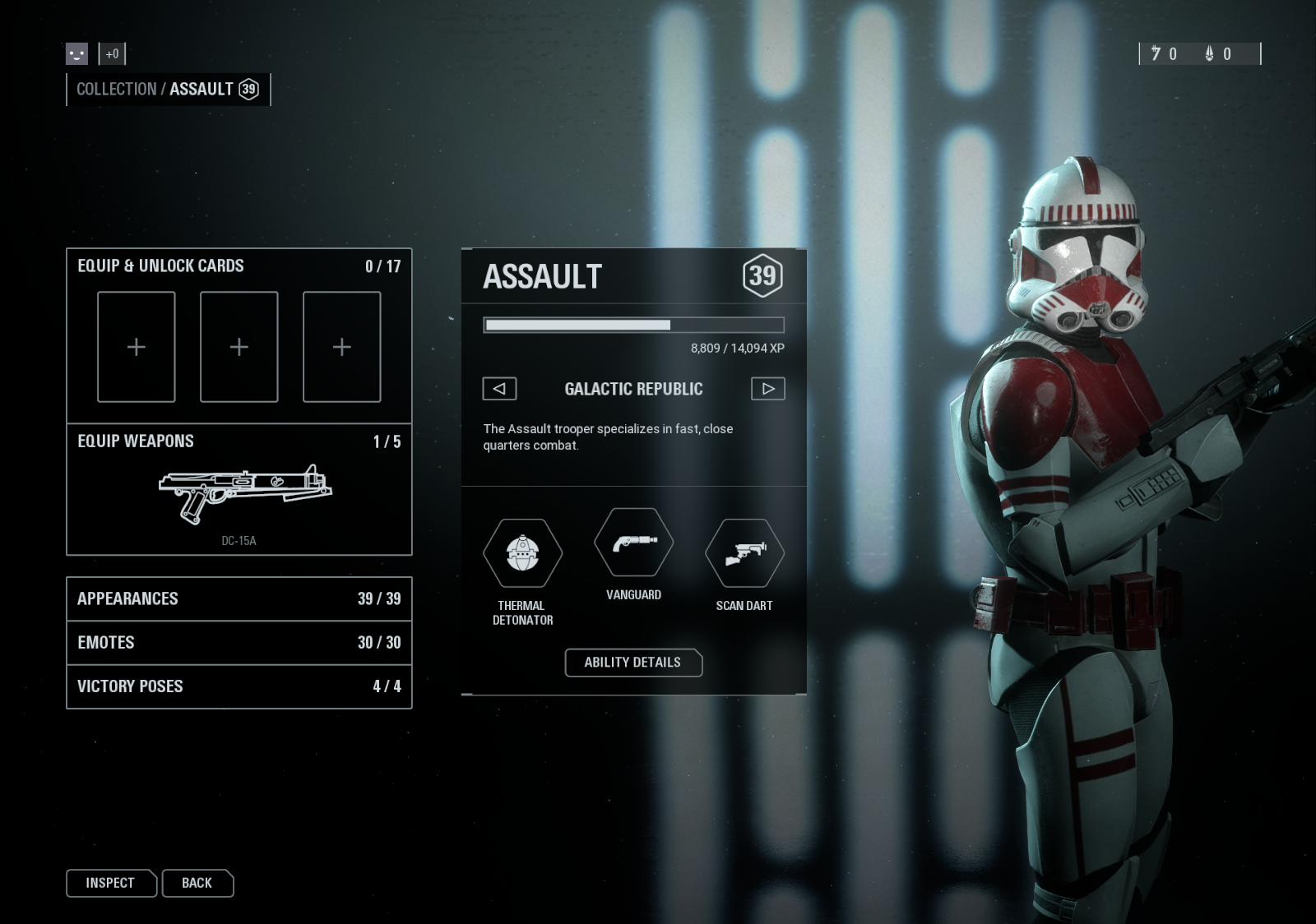The height and width of the screenshot is (924, 1316).
Task: Select the Thermal Detonator ability icon
Action: [x=522, y=553]
